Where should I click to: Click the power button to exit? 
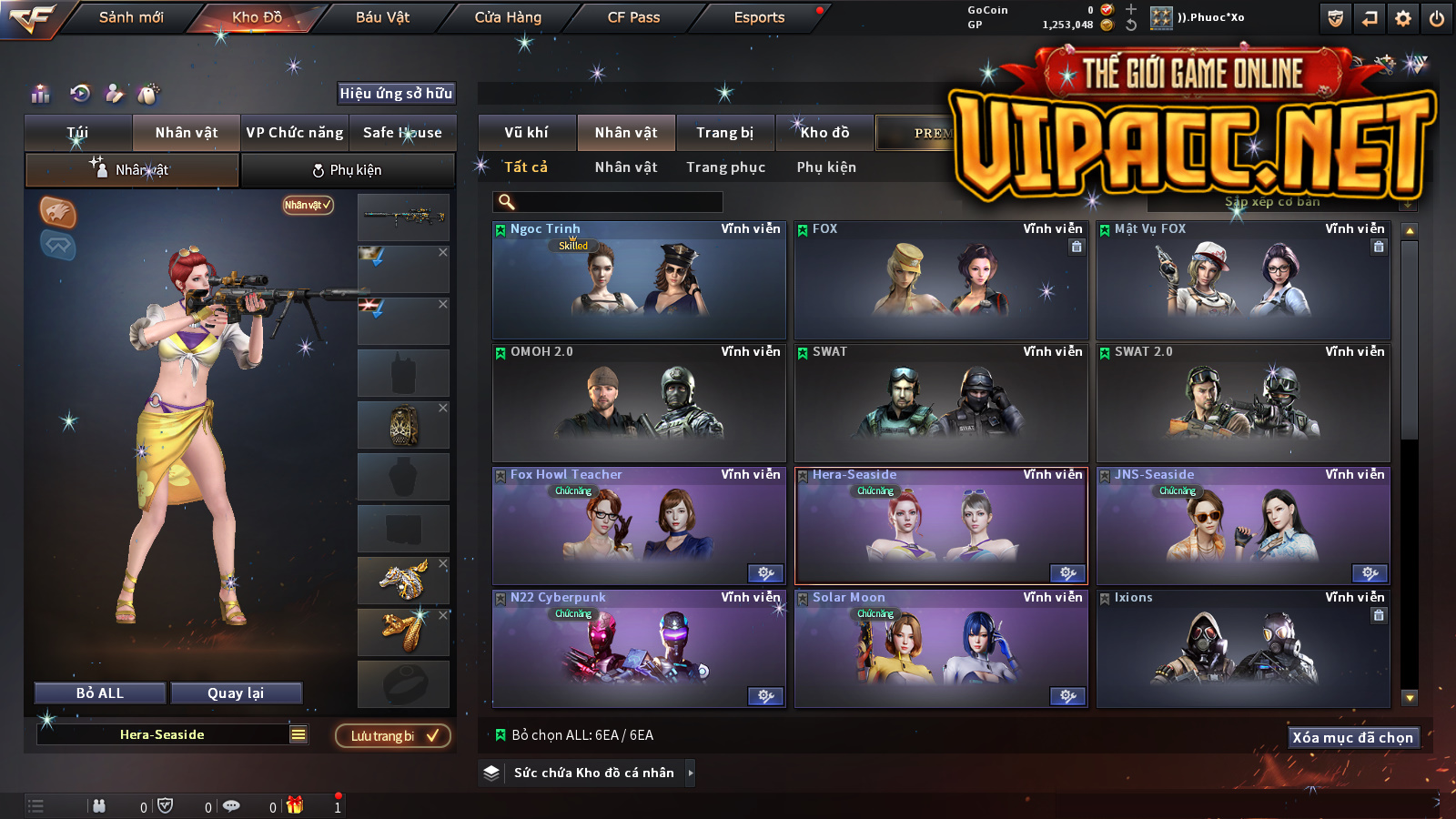[x=1437, y=18]
